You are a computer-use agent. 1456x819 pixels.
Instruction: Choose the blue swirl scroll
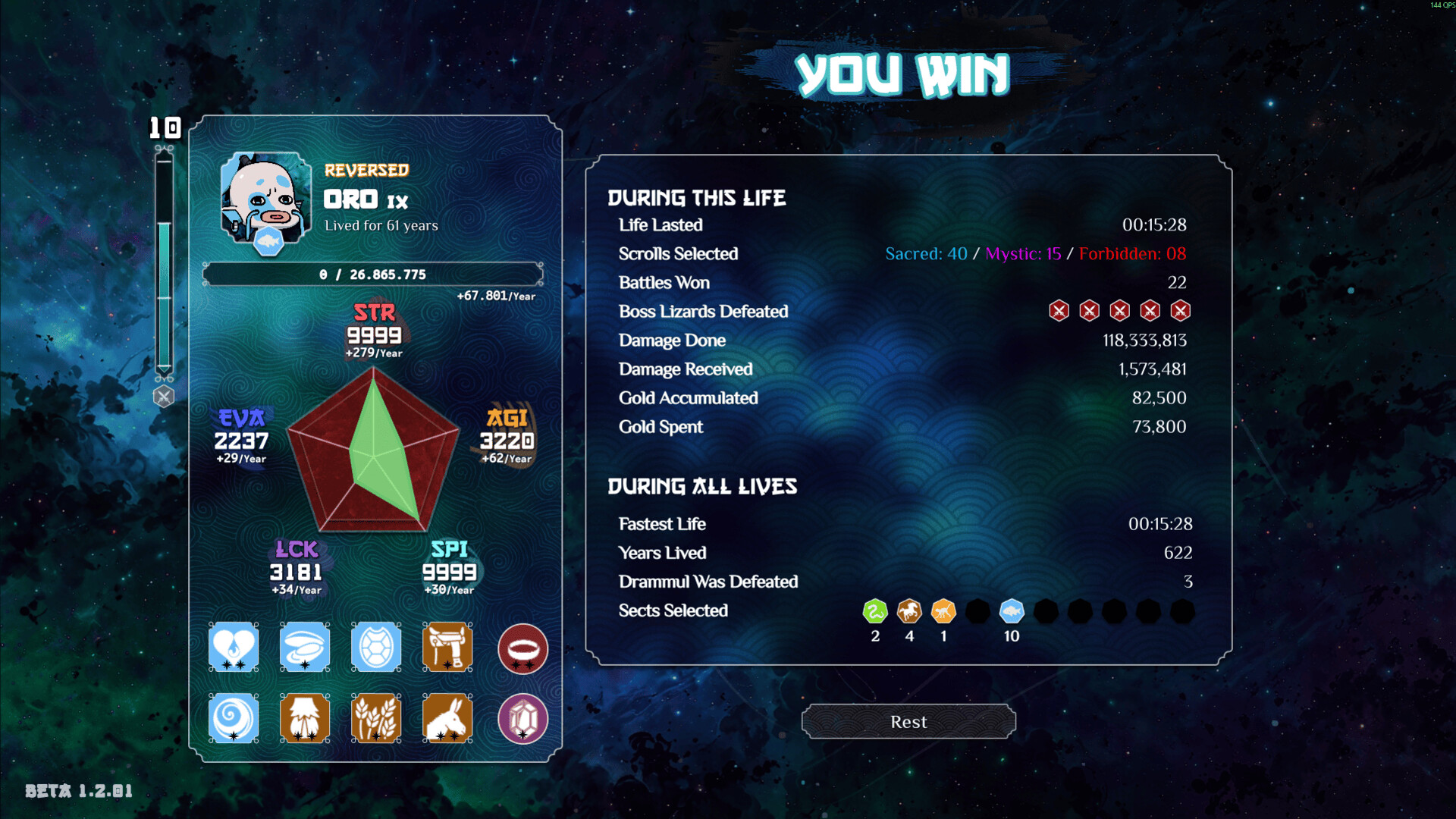(234, 717)
